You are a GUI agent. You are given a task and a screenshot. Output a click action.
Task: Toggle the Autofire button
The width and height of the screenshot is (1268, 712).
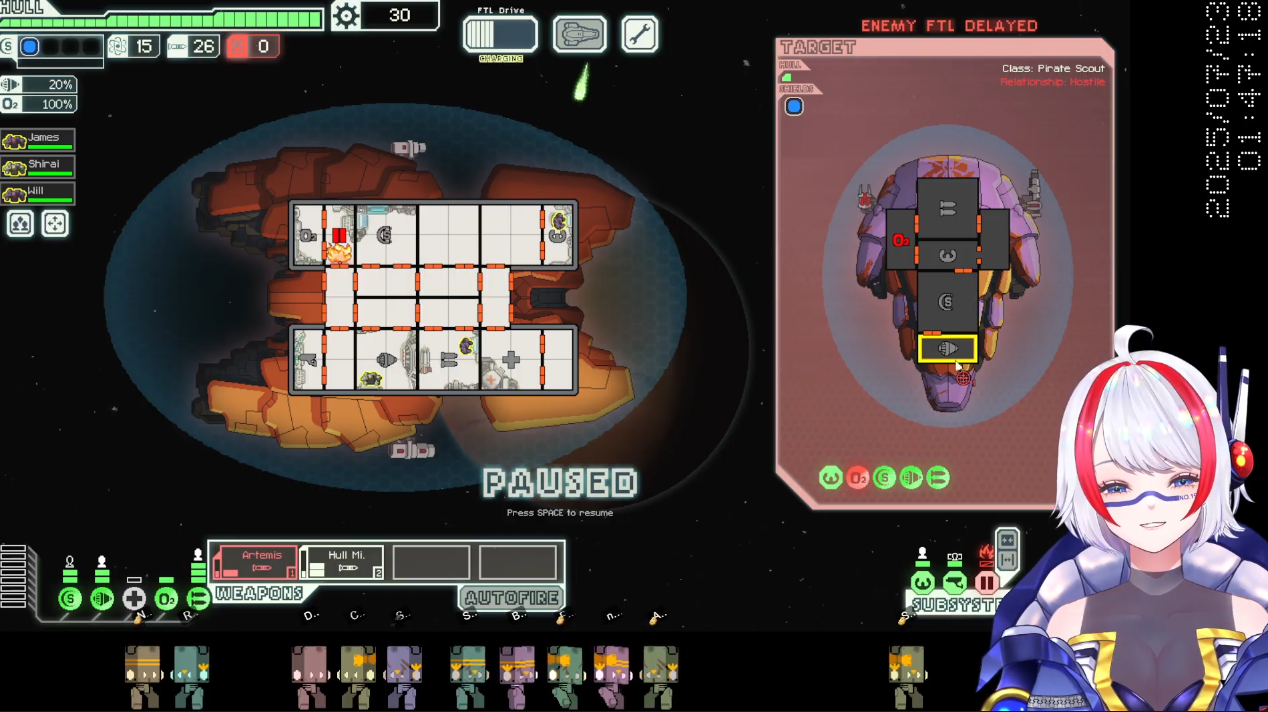512,598
